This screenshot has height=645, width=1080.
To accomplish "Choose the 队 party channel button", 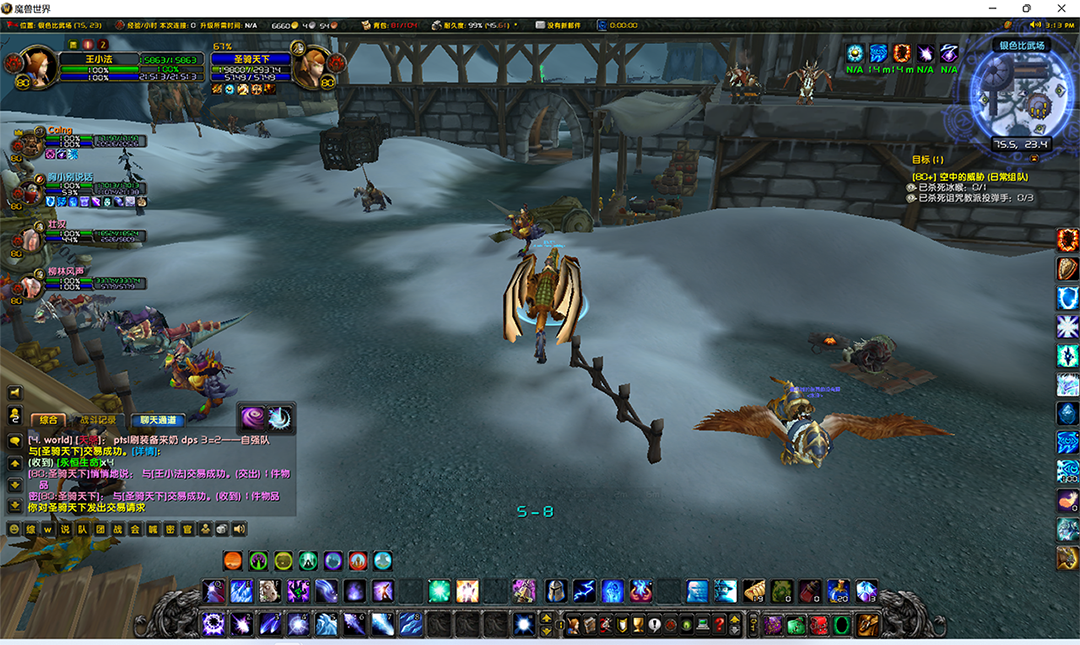I will [83, 529].
